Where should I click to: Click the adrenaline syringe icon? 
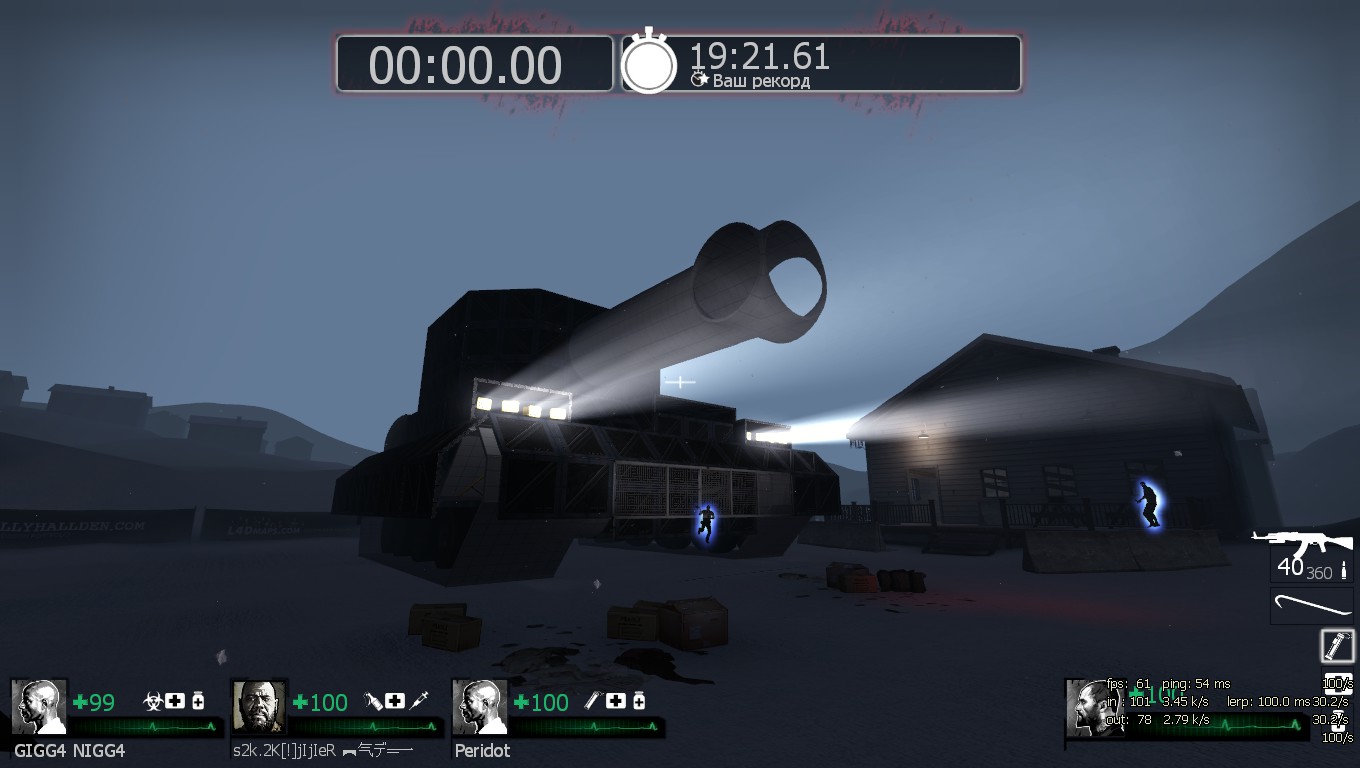coord(419,701)
